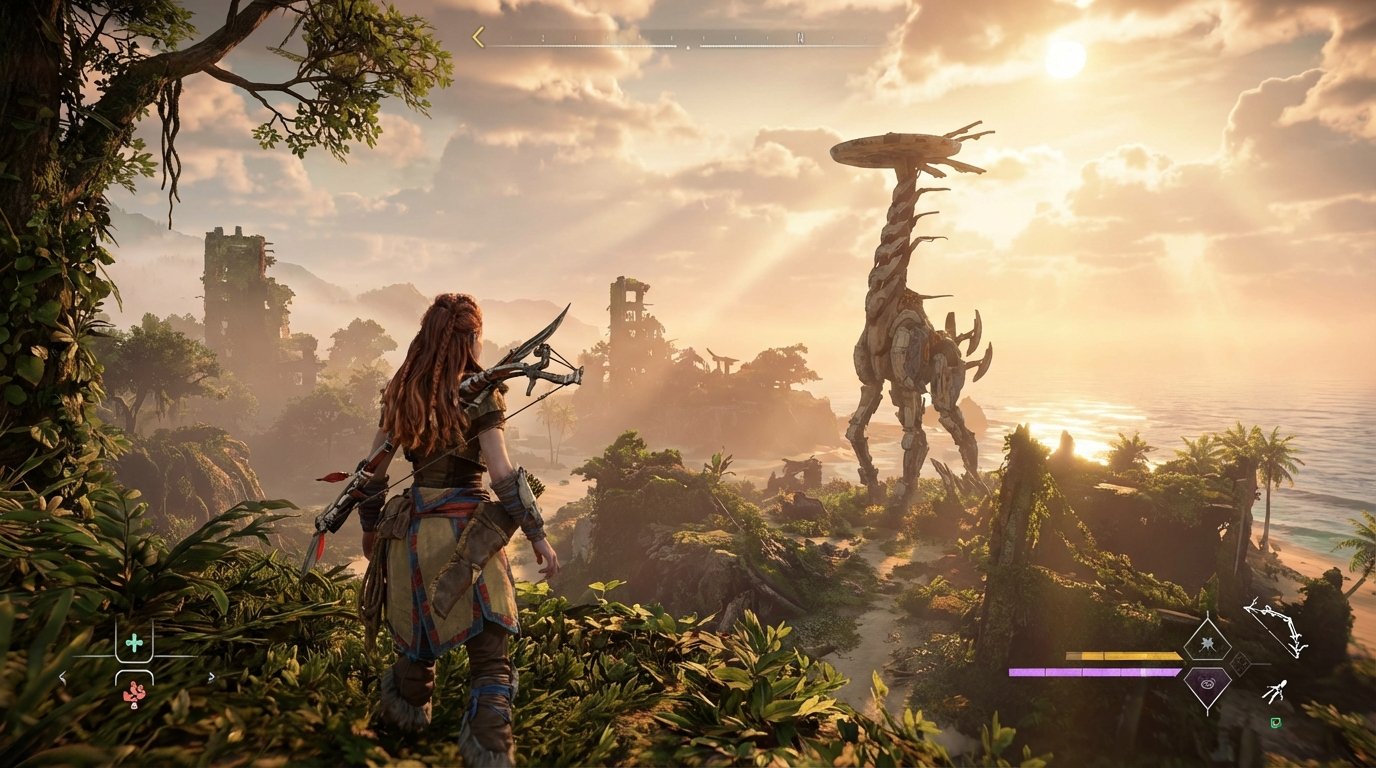Click the green loot pickup icon
The width and height of the screenshot is (1376, 768).
point(1276,722)
